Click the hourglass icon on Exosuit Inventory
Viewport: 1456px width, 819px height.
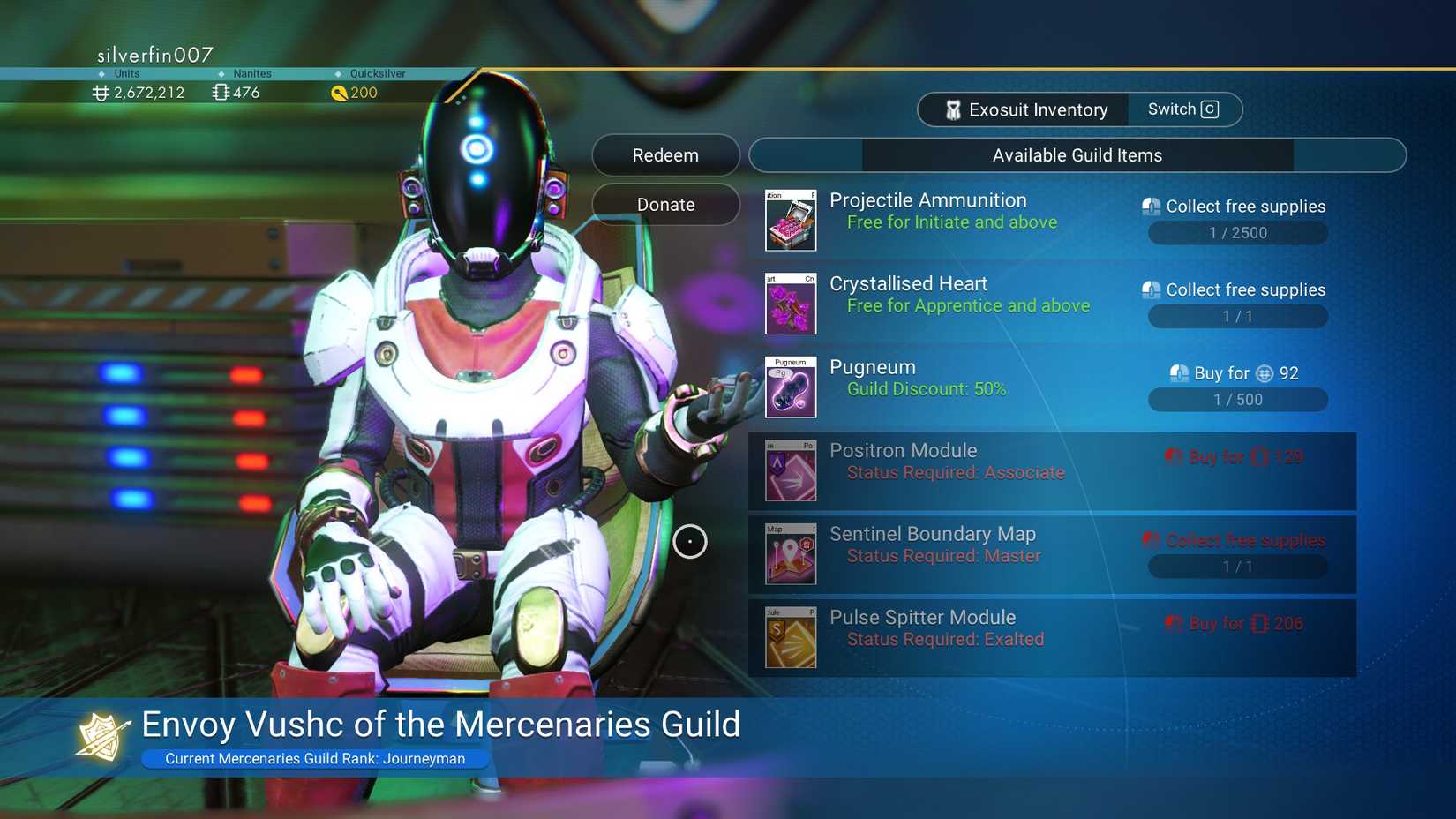pos(953,109)
